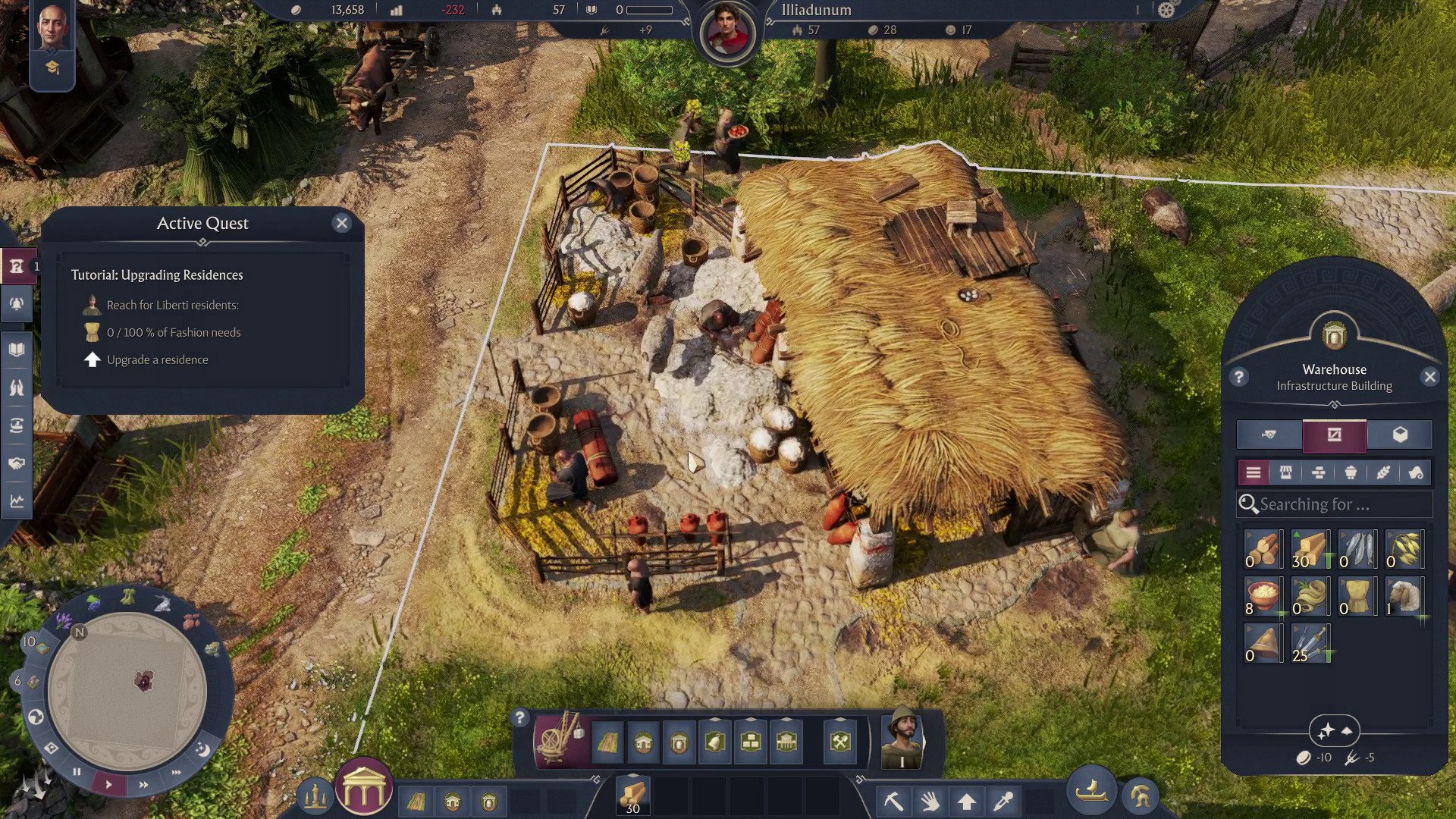
Task: Choose the road building option
Action: pyautogui.click(x=607, y=742)
